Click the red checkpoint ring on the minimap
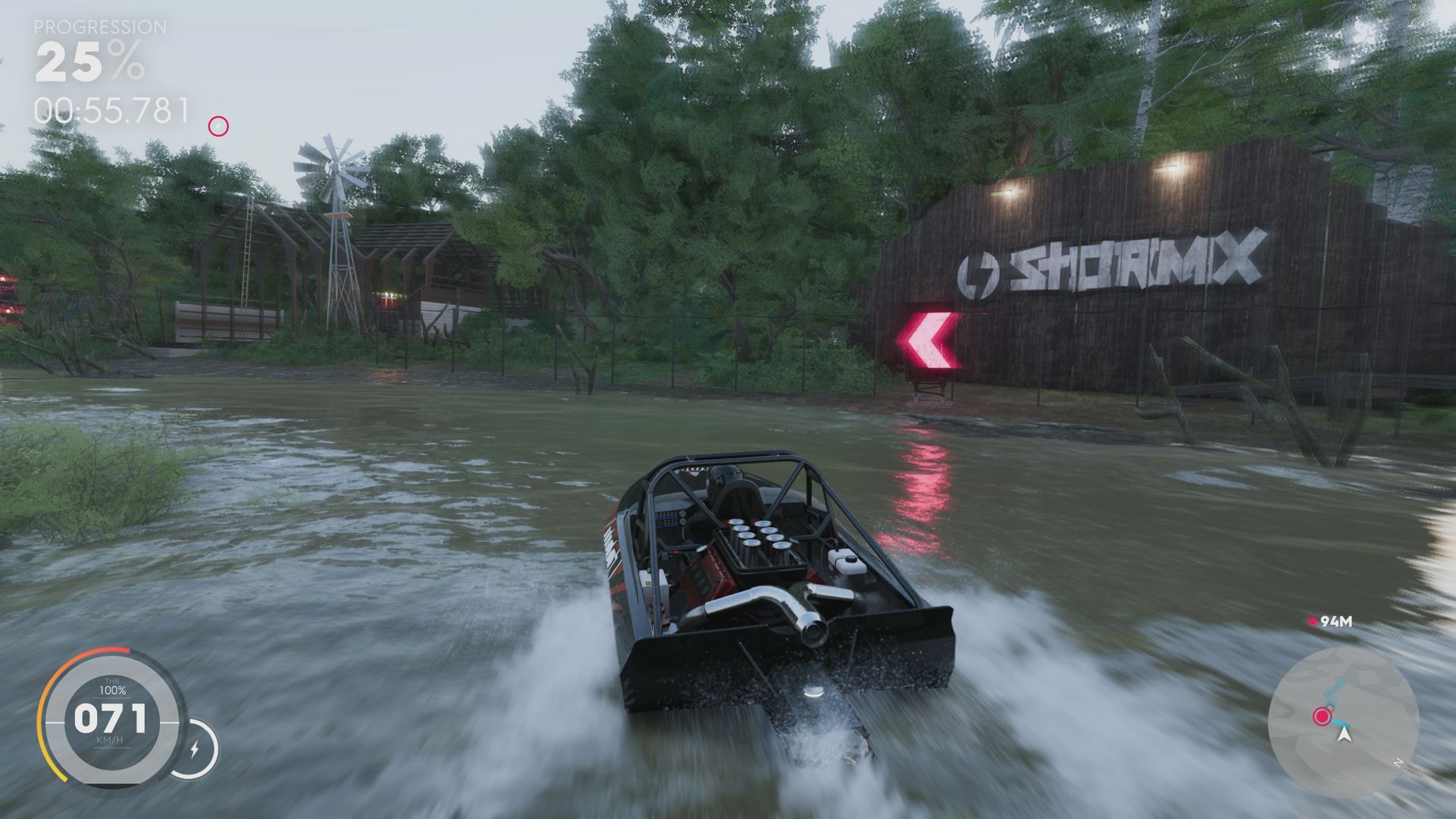Viewport: 1456px width, 819px height. click(x=1323, y=716)
